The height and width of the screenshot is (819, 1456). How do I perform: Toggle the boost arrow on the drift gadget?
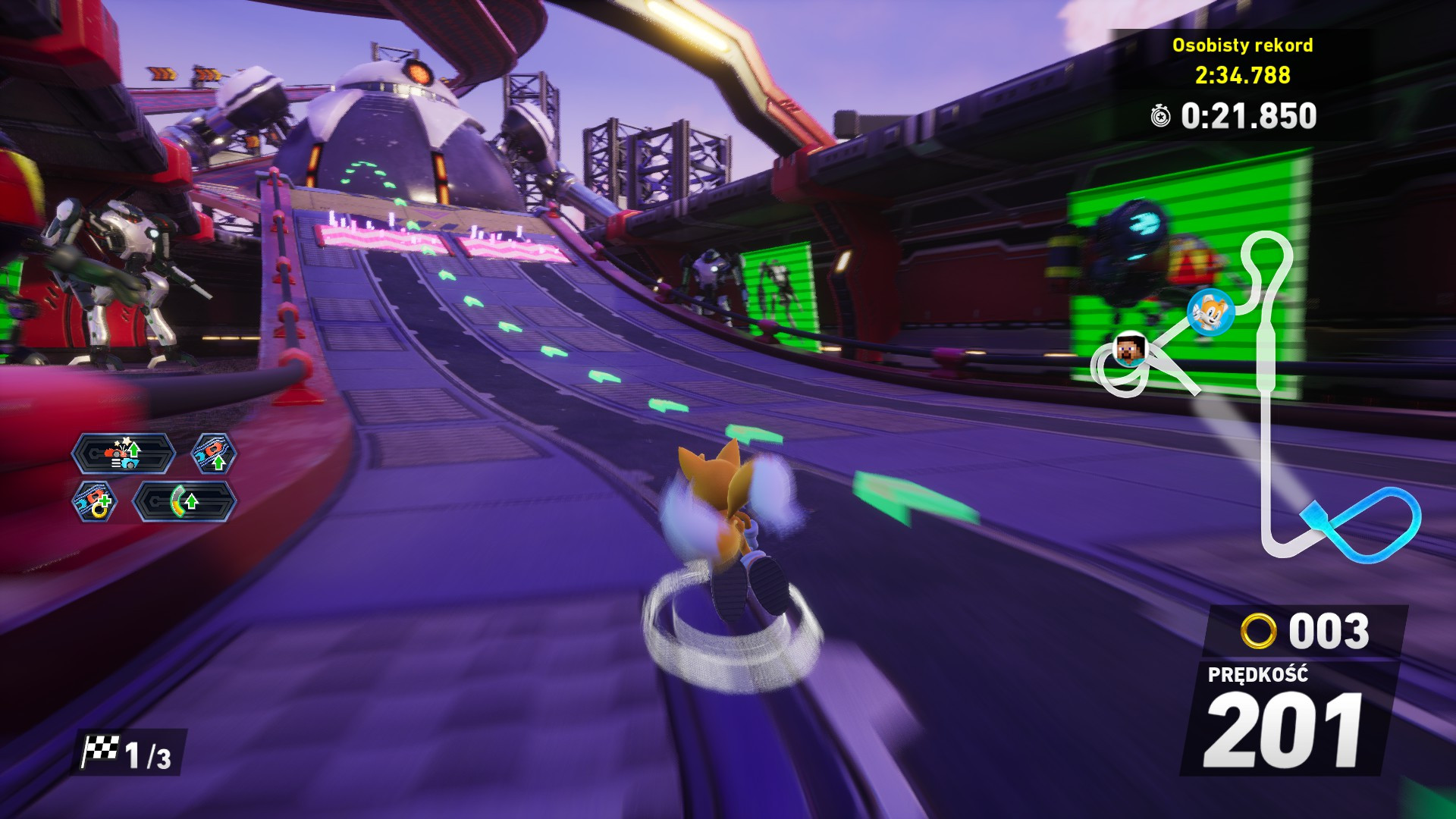[190, 502]
